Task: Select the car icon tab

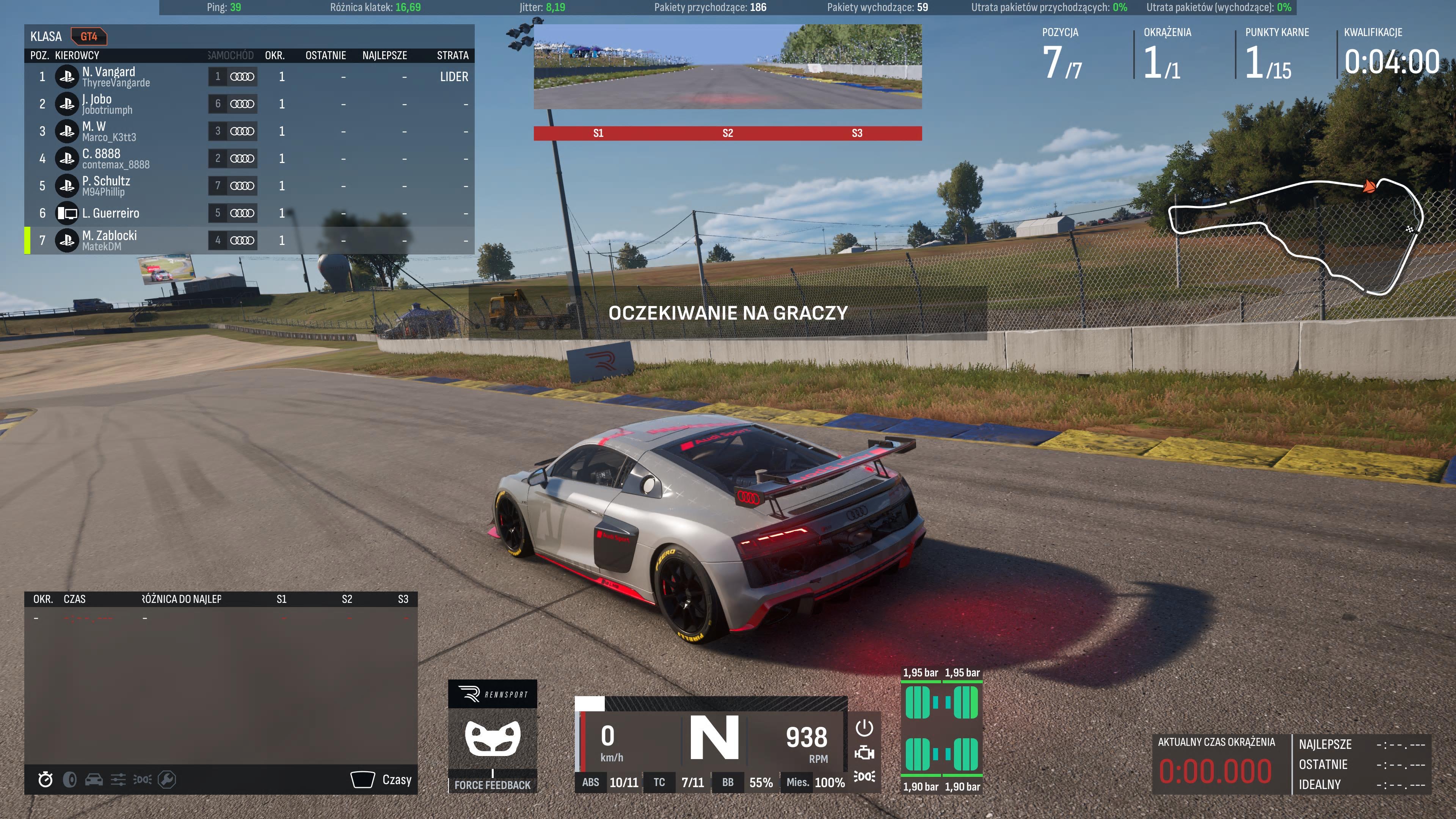Action: point(94,780)
